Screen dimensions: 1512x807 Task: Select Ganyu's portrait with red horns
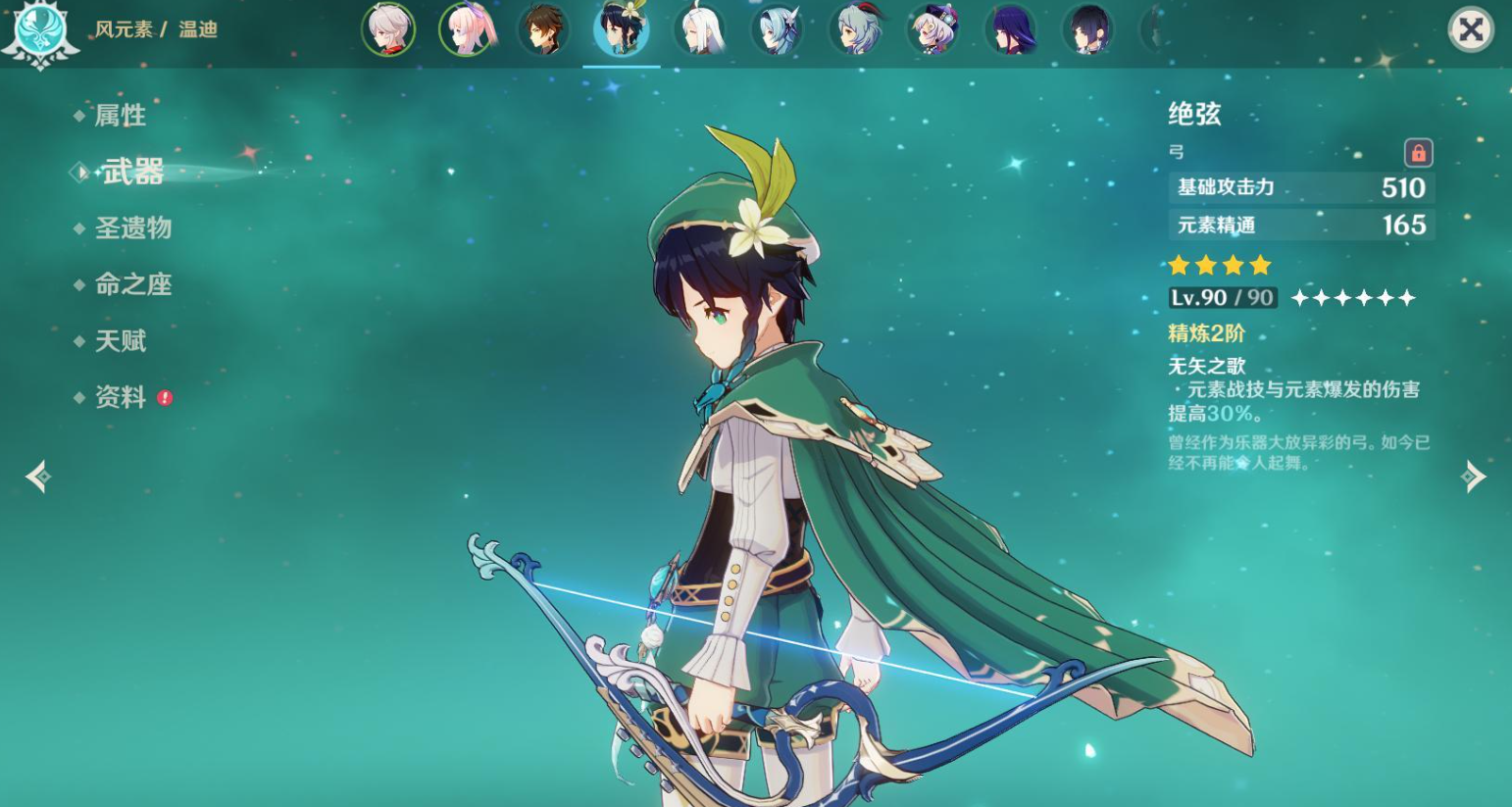click(x=855, y=29)
